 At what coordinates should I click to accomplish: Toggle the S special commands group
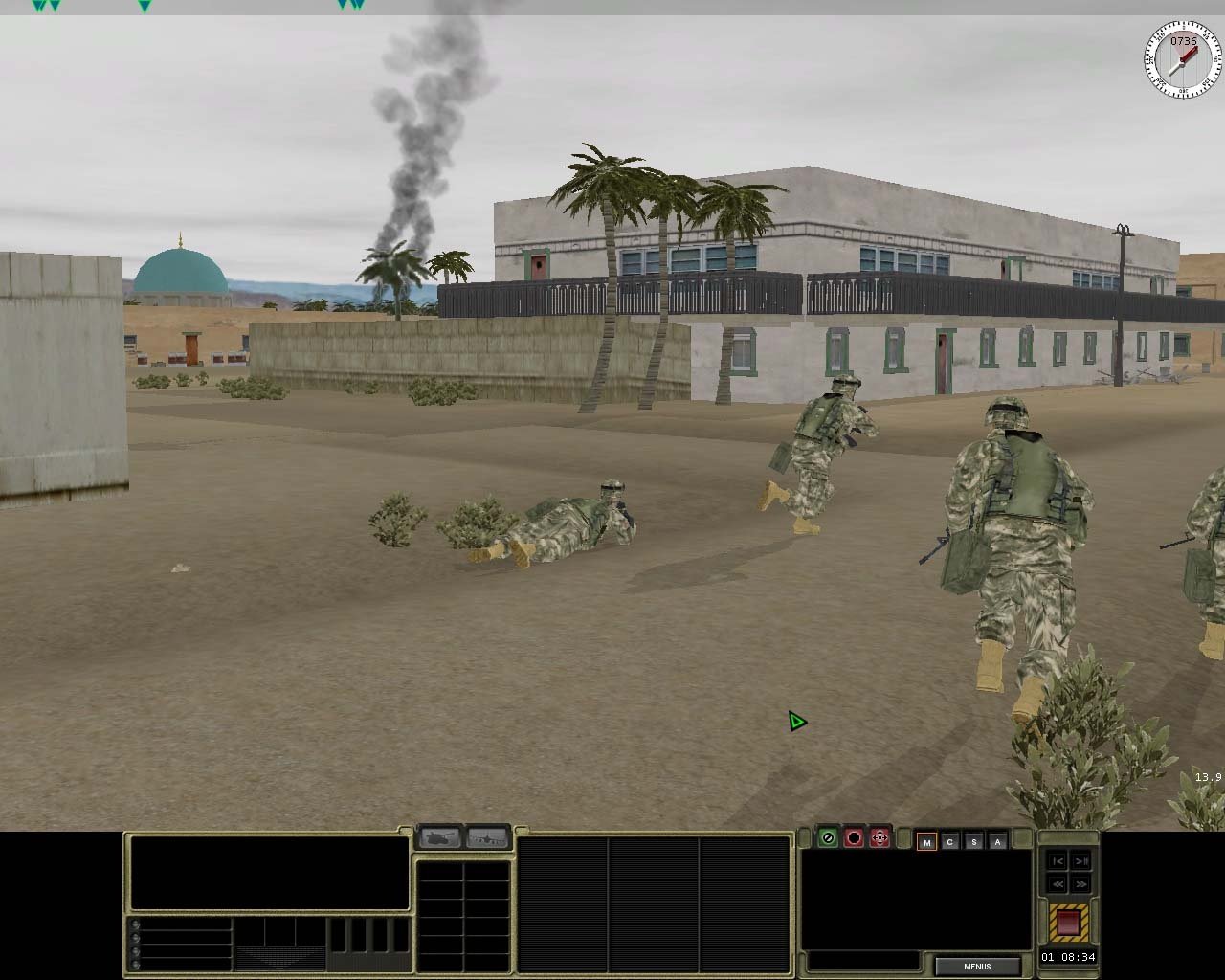tap(972, 842)
